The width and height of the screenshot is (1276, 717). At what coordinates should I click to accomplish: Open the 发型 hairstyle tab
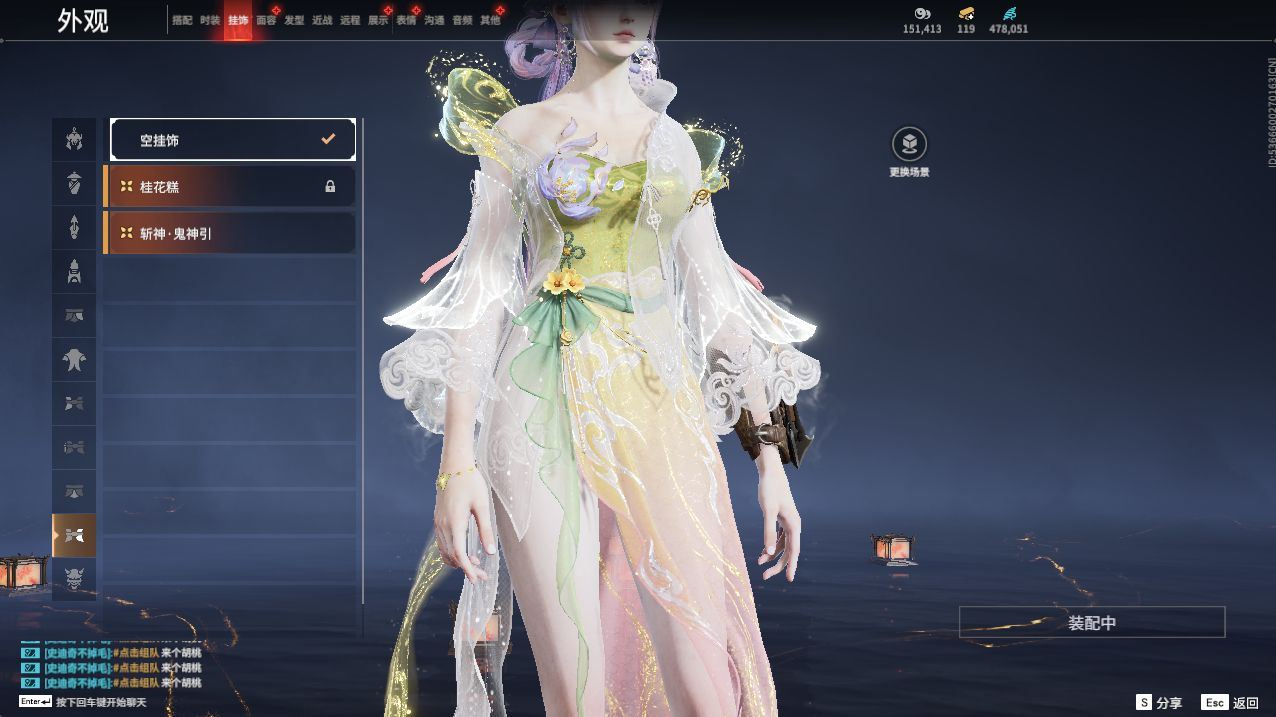tap(294, 20)
